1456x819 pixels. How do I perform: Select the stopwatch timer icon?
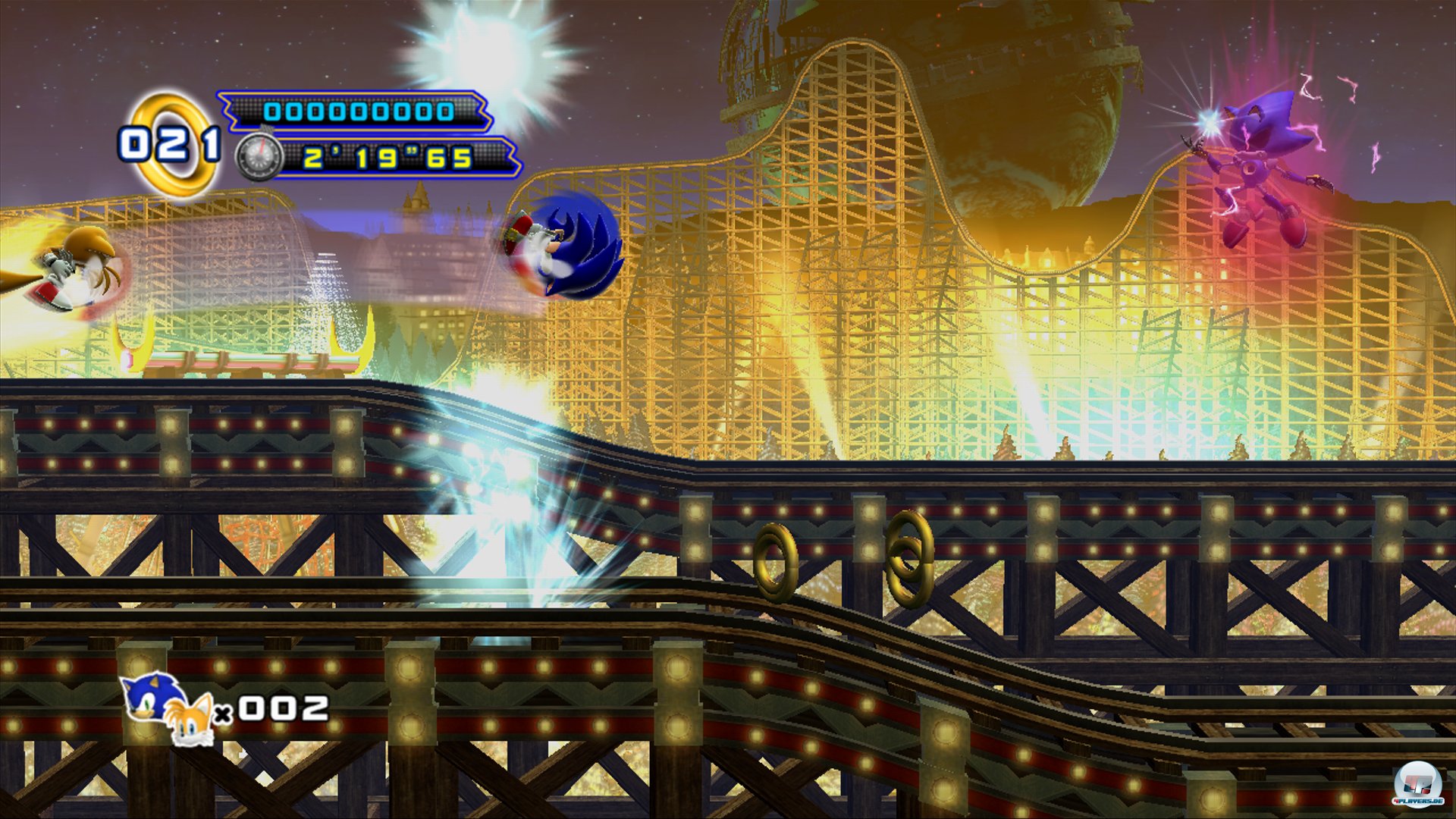(259, 157)
